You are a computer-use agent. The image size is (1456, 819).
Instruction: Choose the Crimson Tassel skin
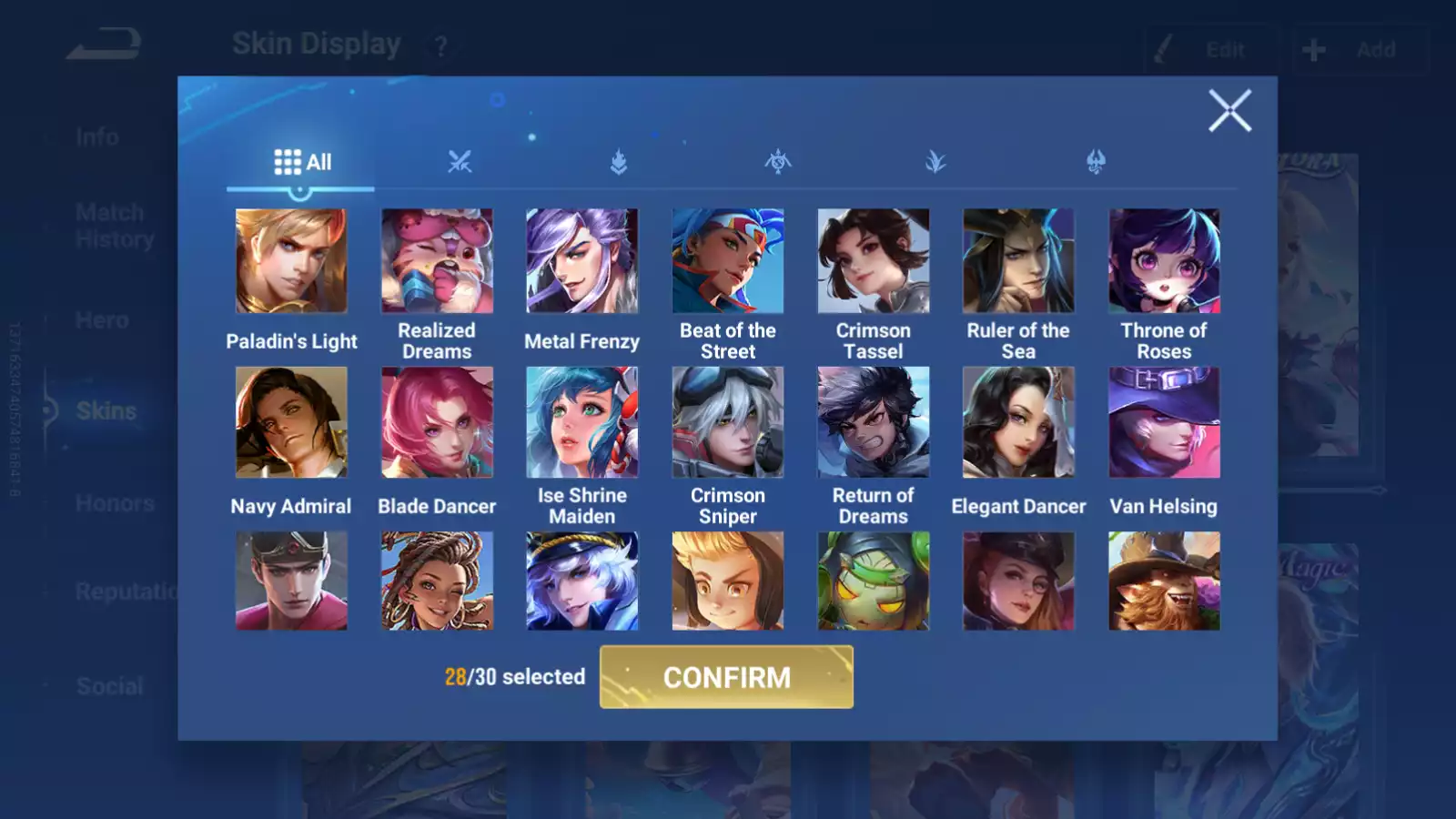(x=874, y=261)
